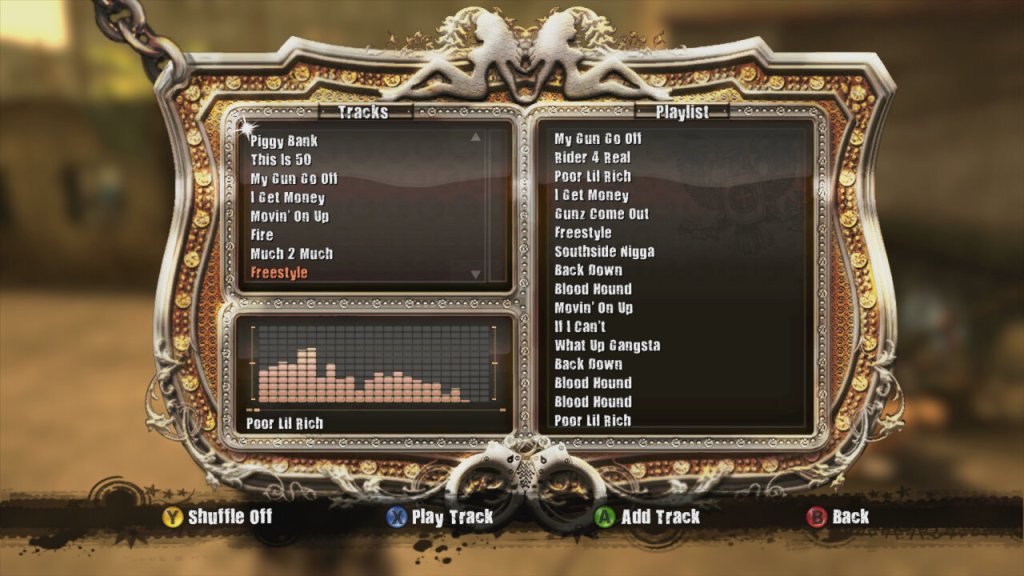Screen dimensions: 1024x576
Task: Select I Get Money in Playlist panel
Action: 592,196
